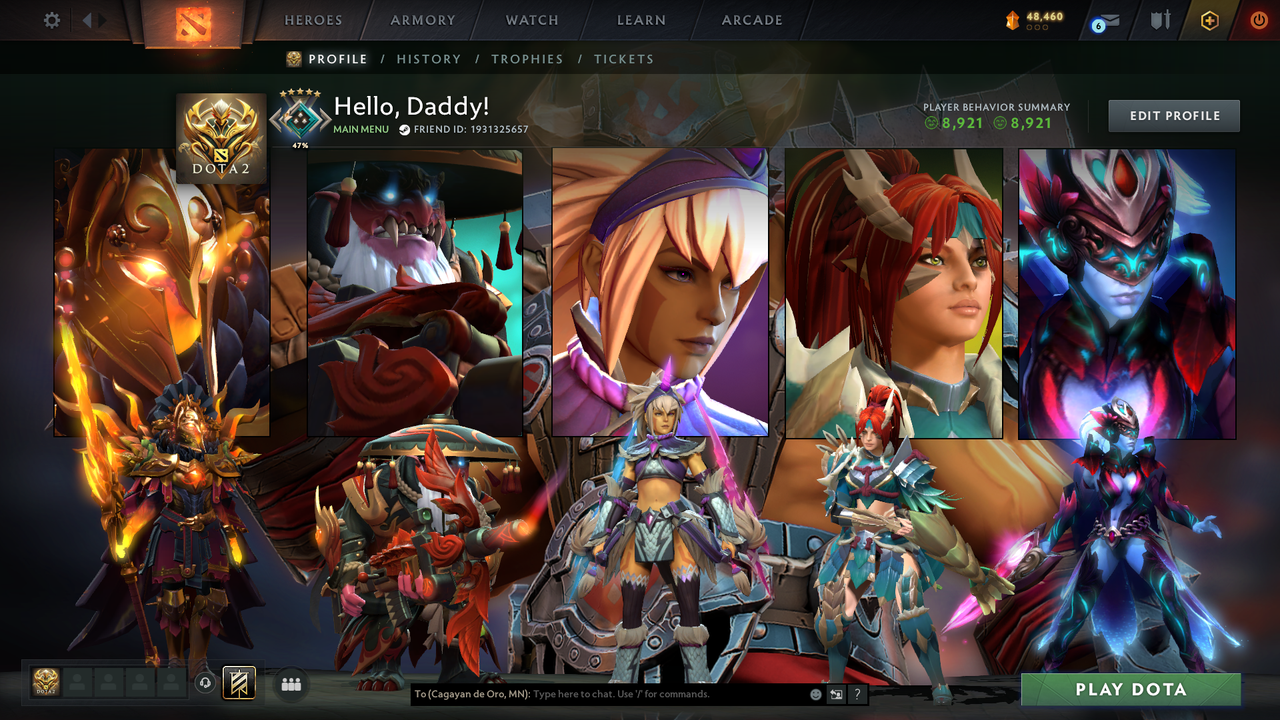Open the guild banner icon near chat
This screenshot has height=720, width=1280.
238,683
